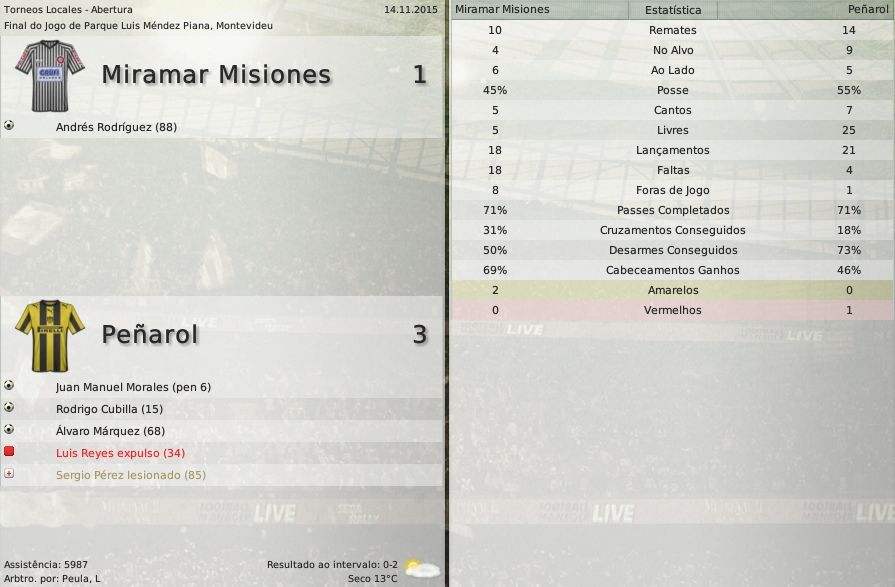Select Rodrigo Cubilla (15) goal entry
Viewport: 895px width, 587px height.
coord(109,409)
